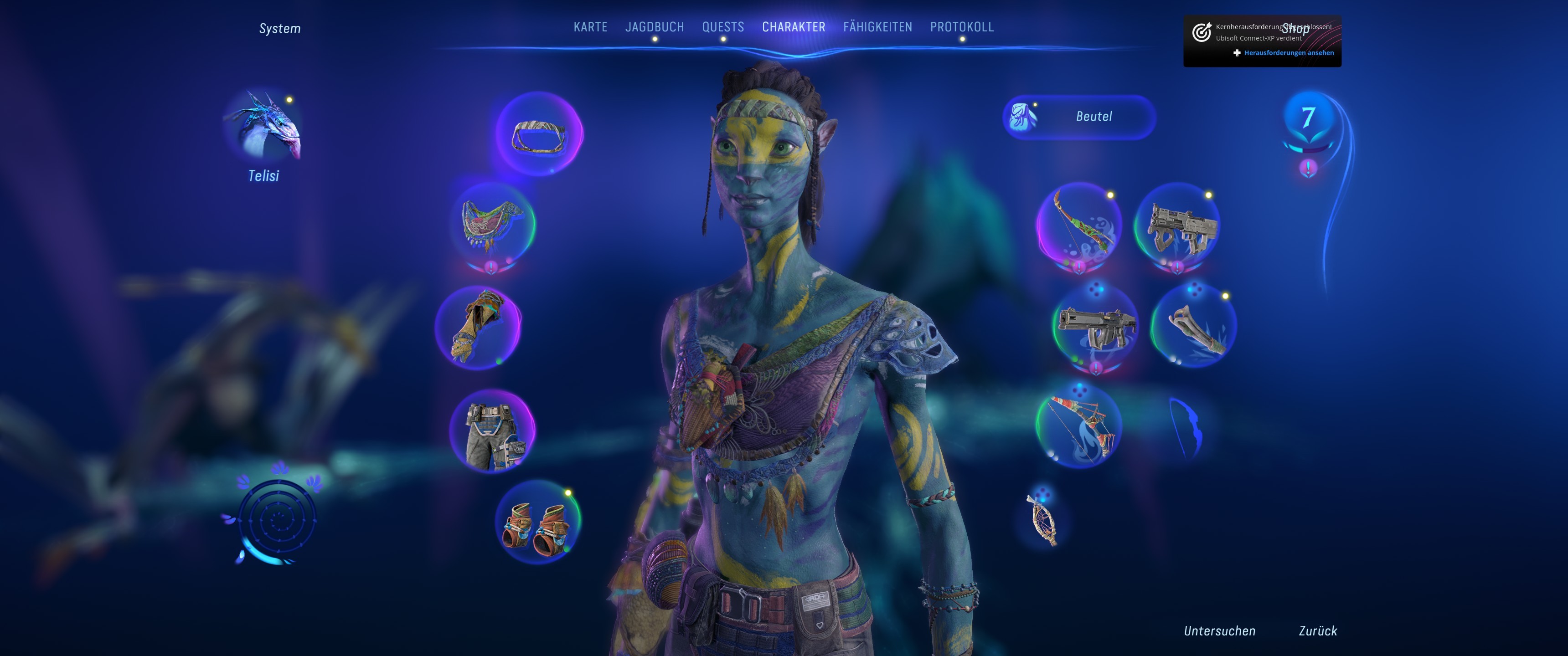Click the Untersuchen button

[1219, 630]
